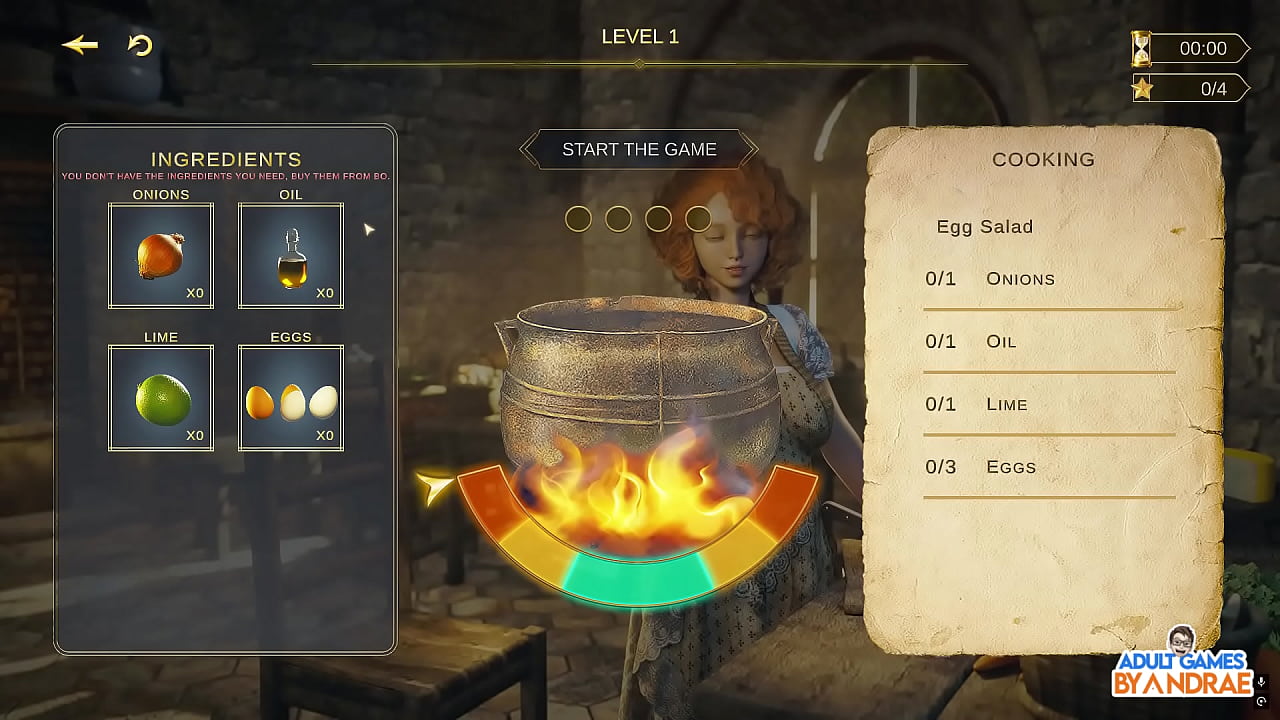
Task: Select the Eggs ingredient slot
Action: pos(291,398)
